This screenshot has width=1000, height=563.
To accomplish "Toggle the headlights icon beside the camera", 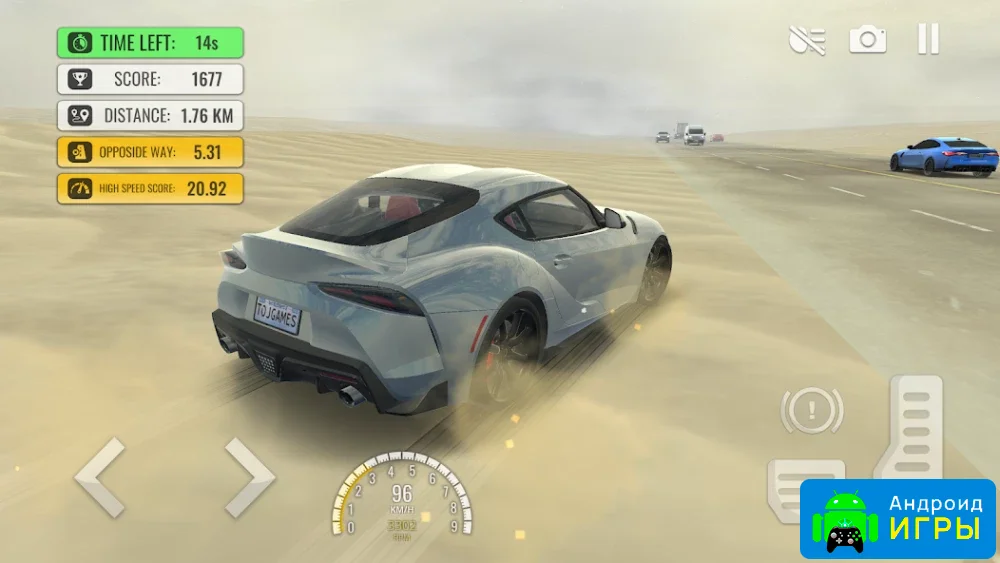I will [807, 39].
